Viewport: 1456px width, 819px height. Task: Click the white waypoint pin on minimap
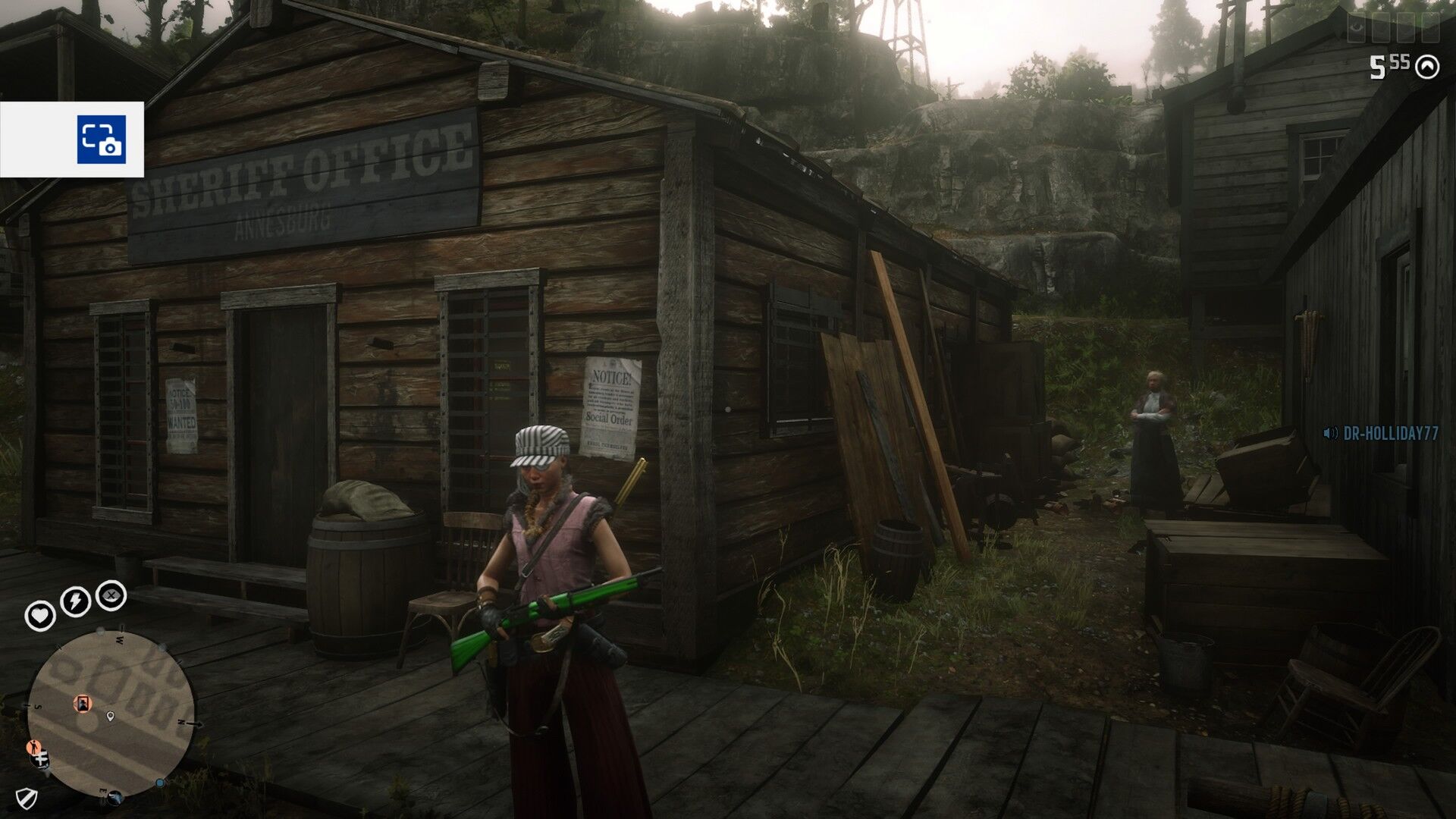pyautogui.click(x=111, y=717)
